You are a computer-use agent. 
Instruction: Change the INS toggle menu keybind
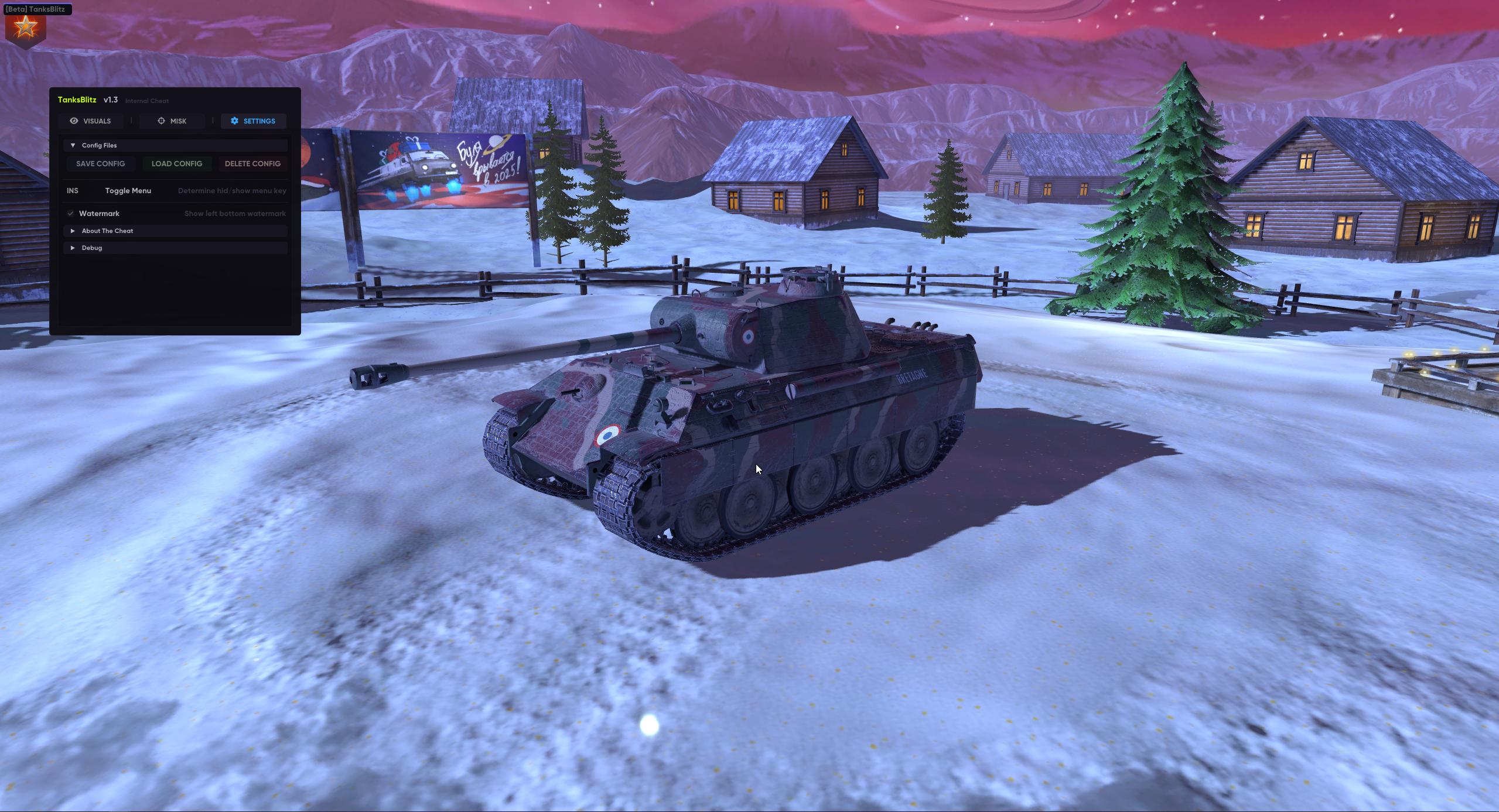(x=73, y=191)
